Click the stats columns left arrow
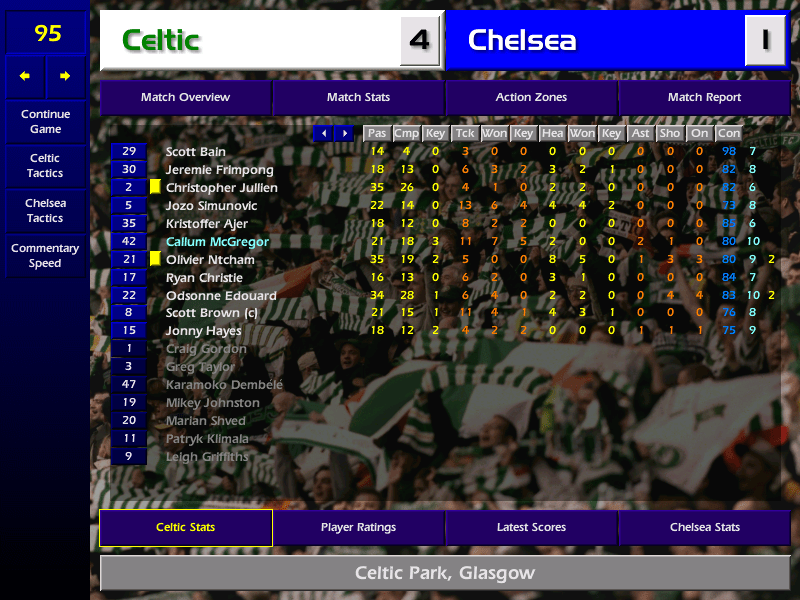Image resolution: width=800 pixels, height=600 pixels. [x=323, y=133]
